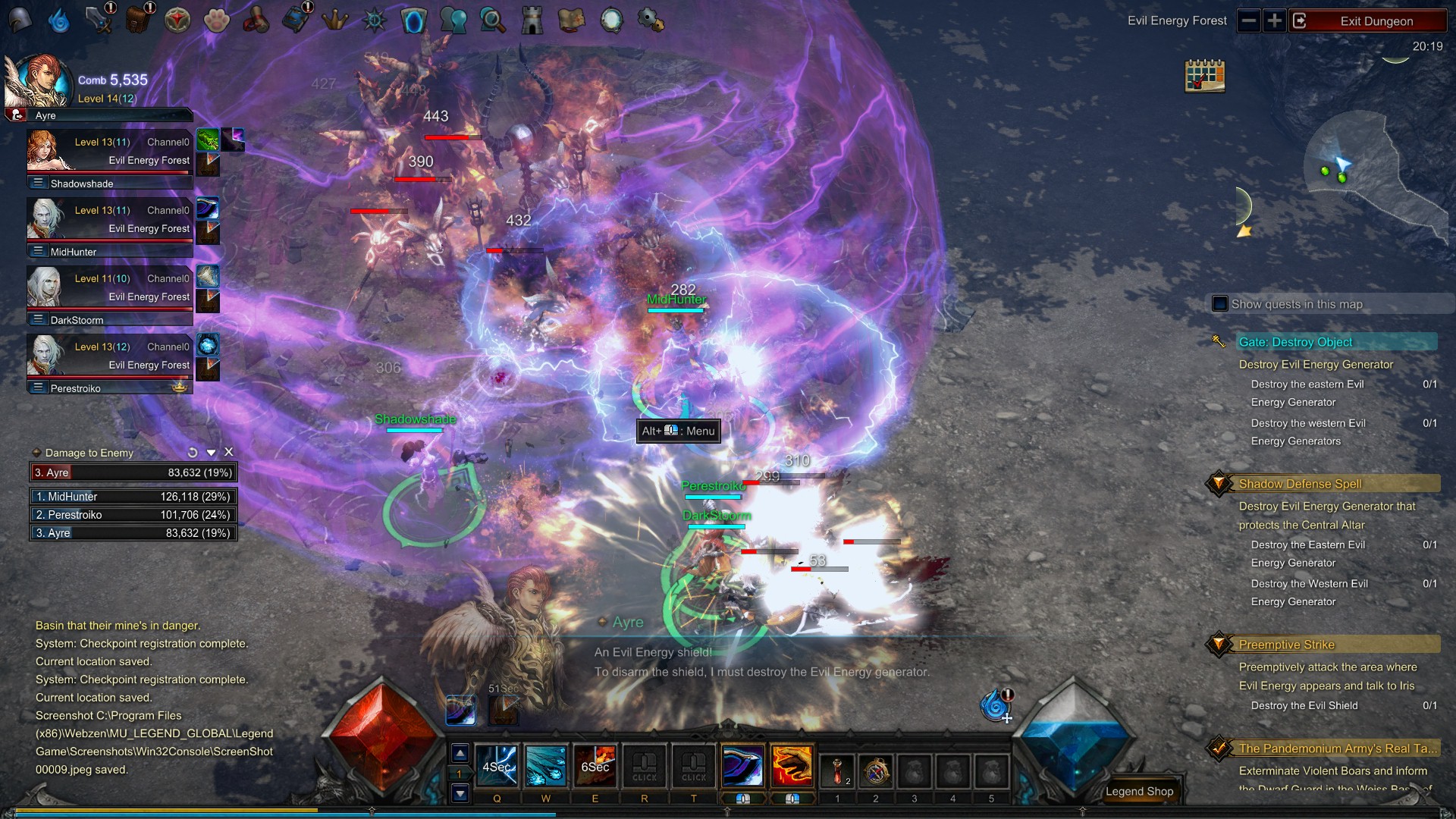Select the Preemptive Strike quest entry
The width and height of the screenshot is (1456, 819).
(x=1286, y=645)
